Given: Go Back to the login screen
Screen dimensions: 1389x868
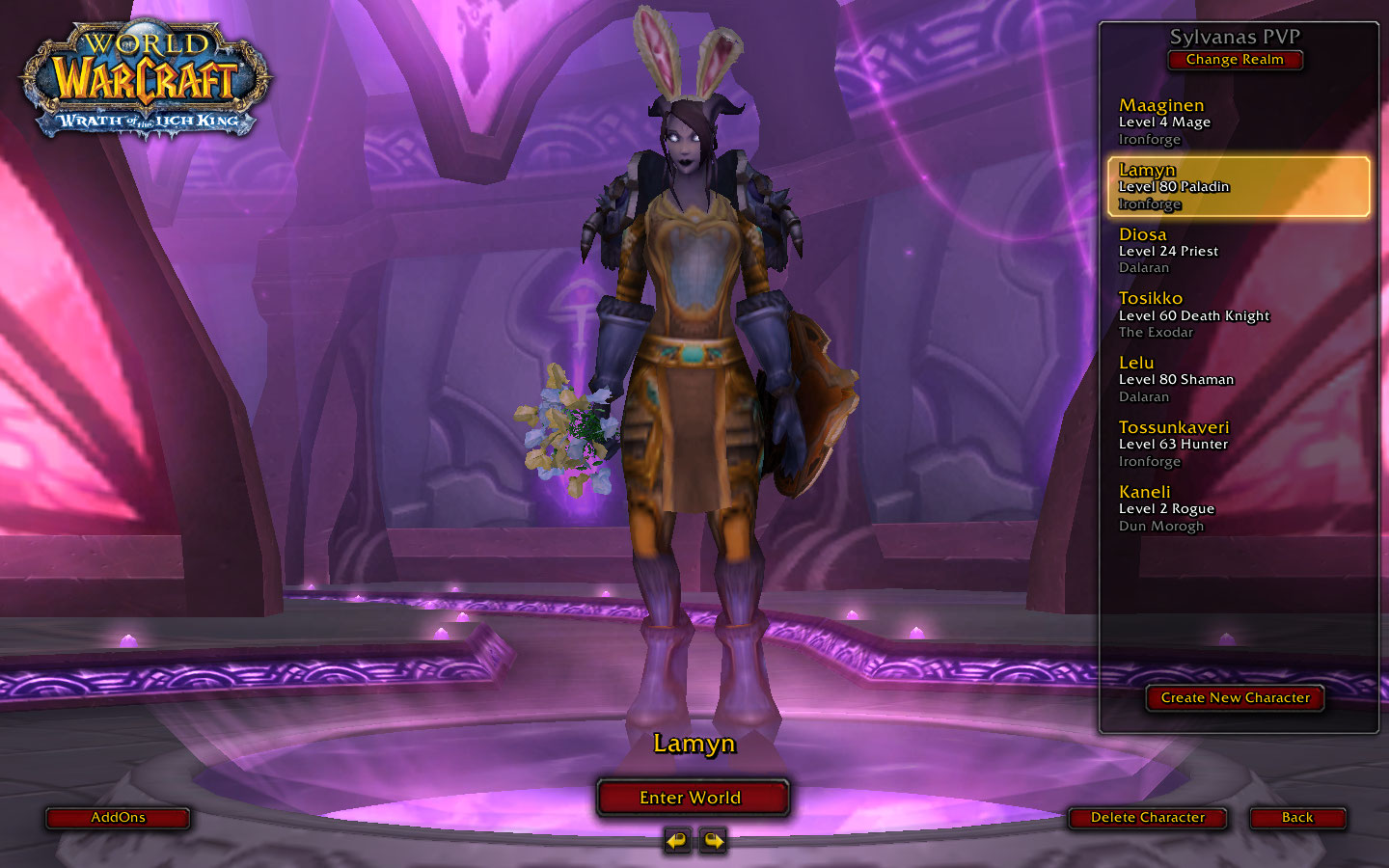Looking at the screenshot, I should (x=1297, y=818).
